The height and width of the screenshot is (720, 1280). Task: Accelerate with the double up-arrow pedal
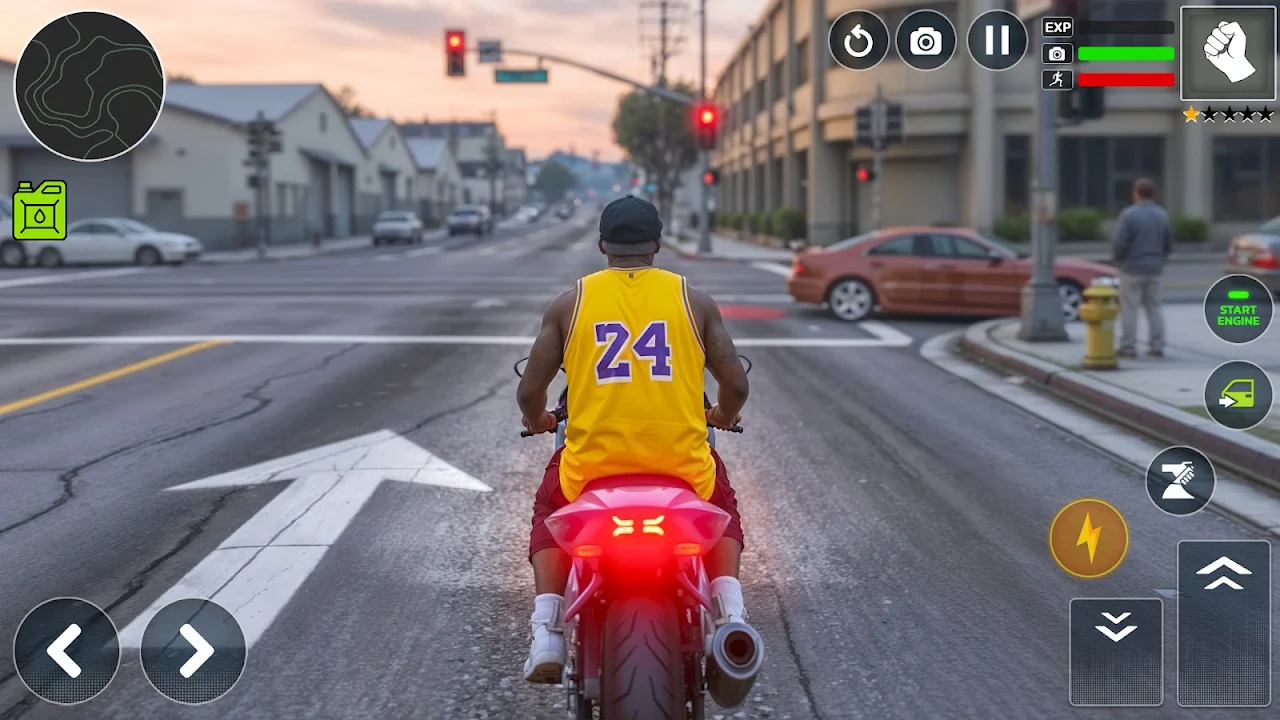(1224, 622)
